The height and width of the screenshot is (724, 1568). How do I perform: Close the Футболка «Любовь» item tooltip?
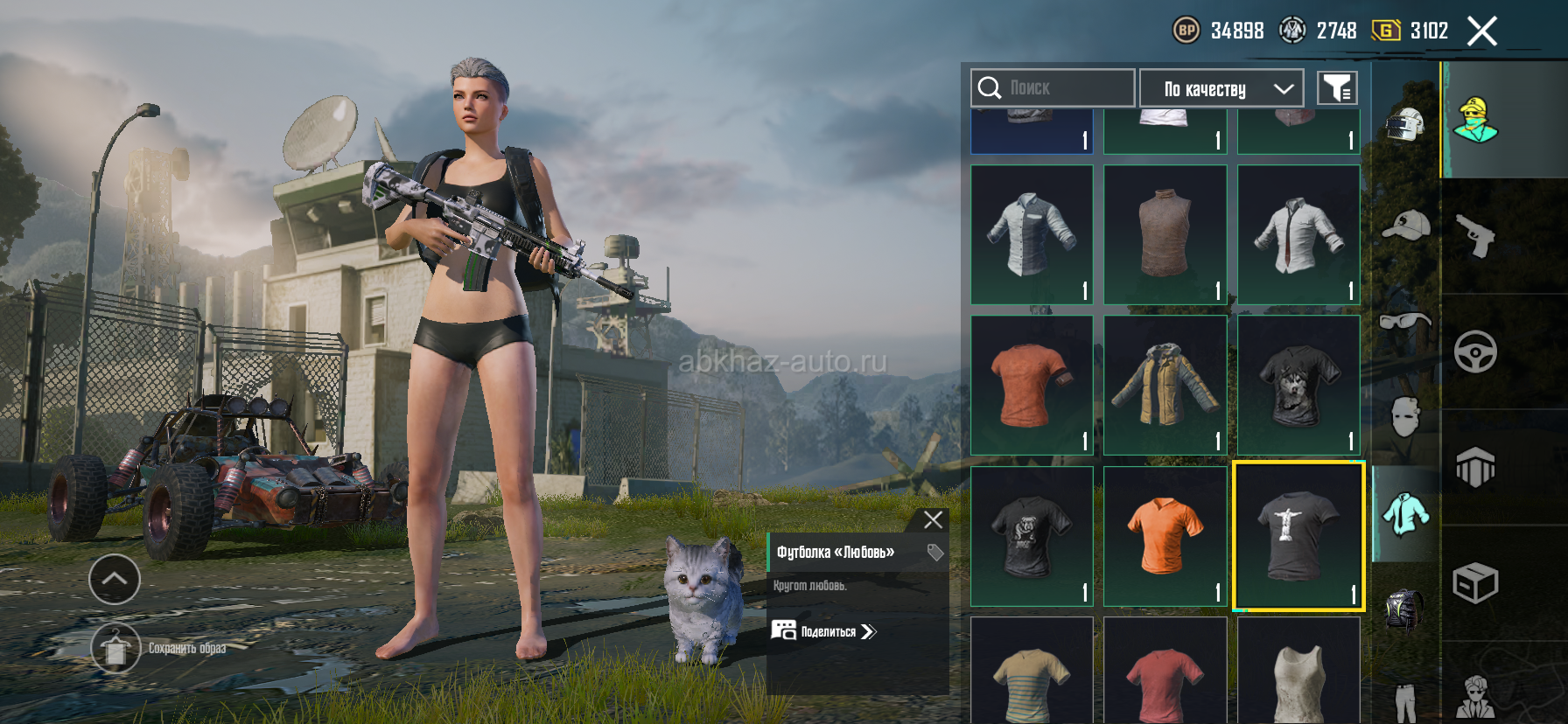(x=933, y=520)
